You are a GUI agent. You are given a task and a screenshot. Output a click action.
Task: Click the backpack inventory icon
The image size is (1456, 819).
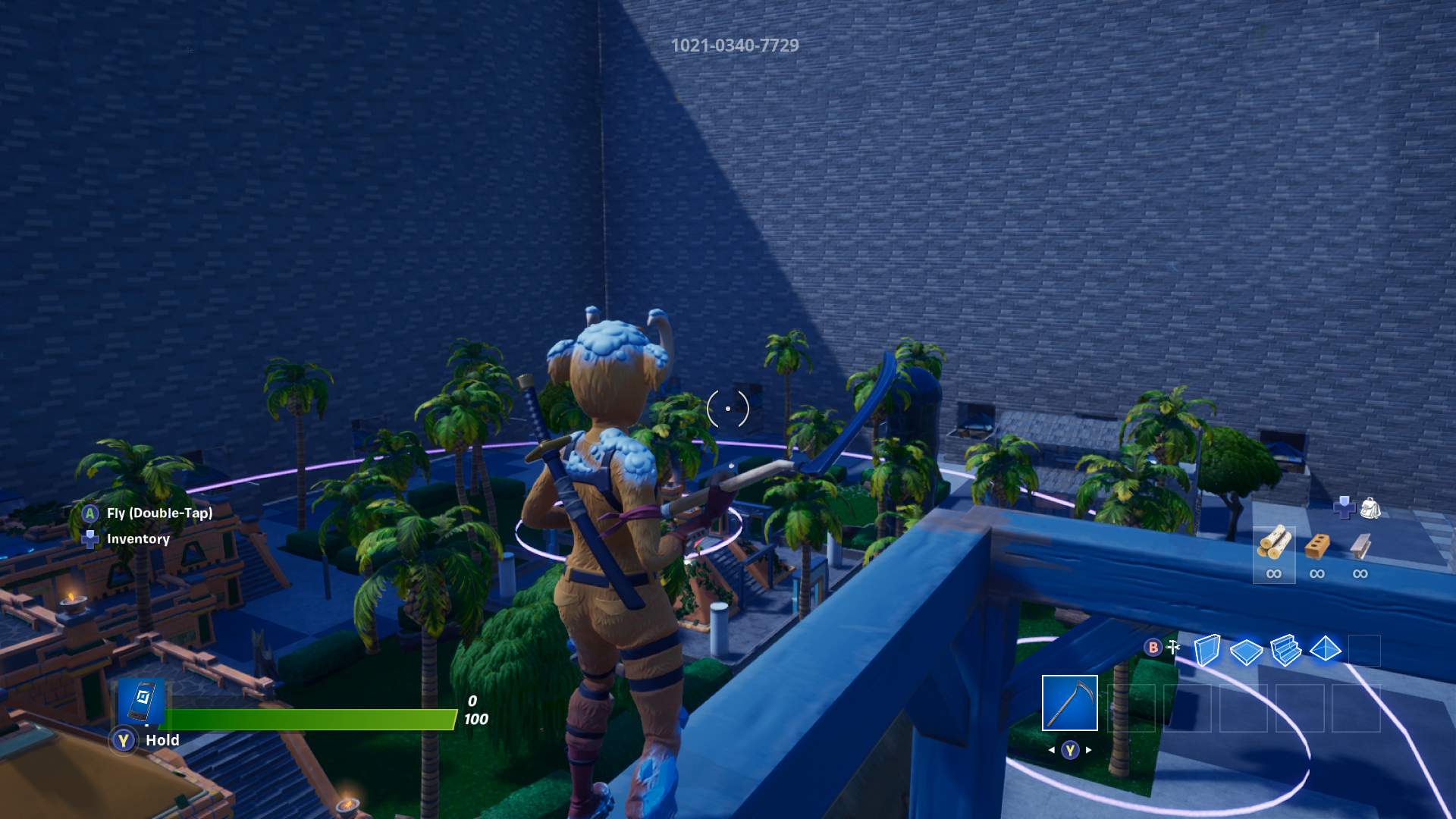1371,508
